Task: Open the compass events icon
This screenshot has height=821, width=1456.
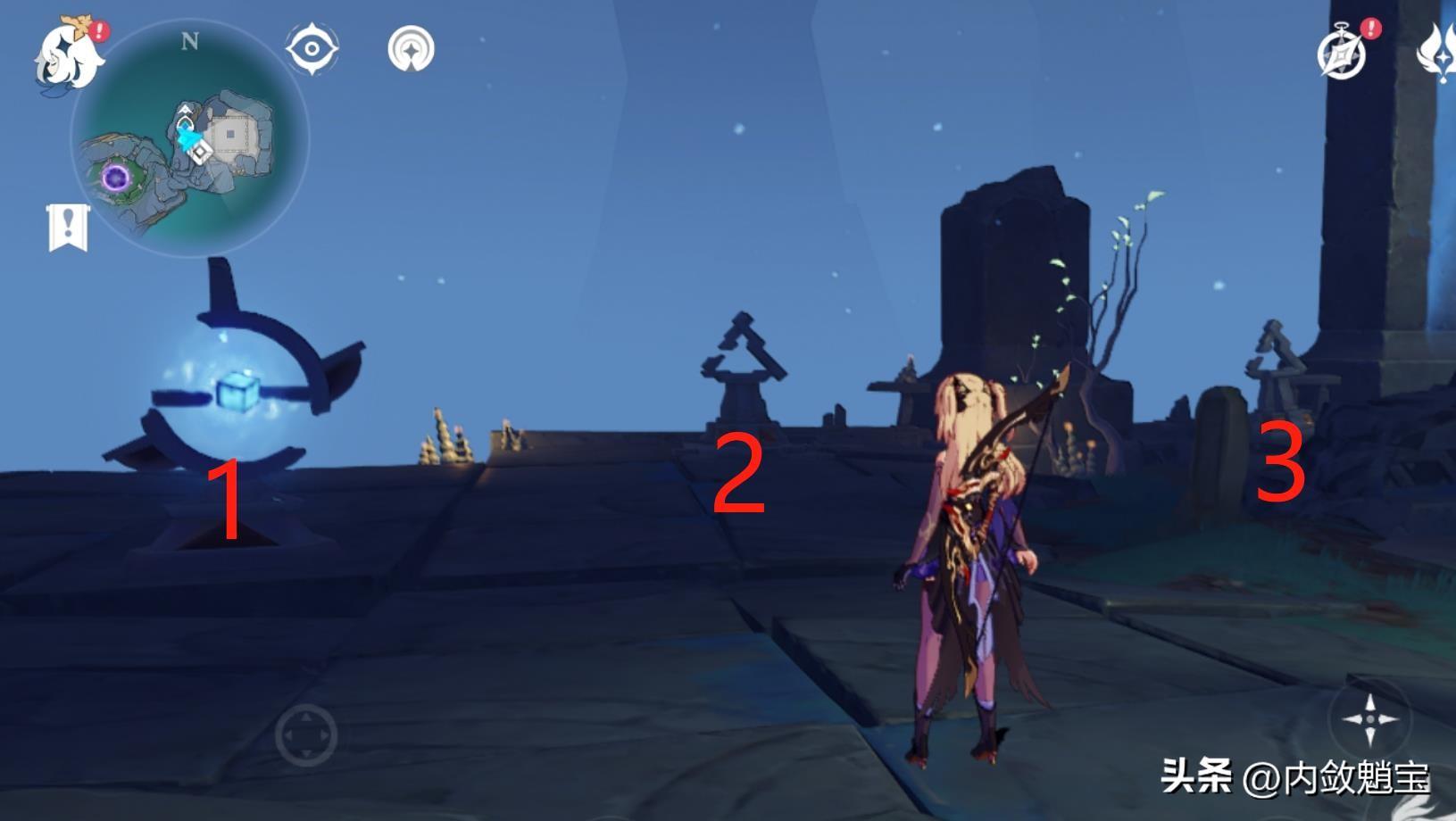Action: tap(1342, 54)
